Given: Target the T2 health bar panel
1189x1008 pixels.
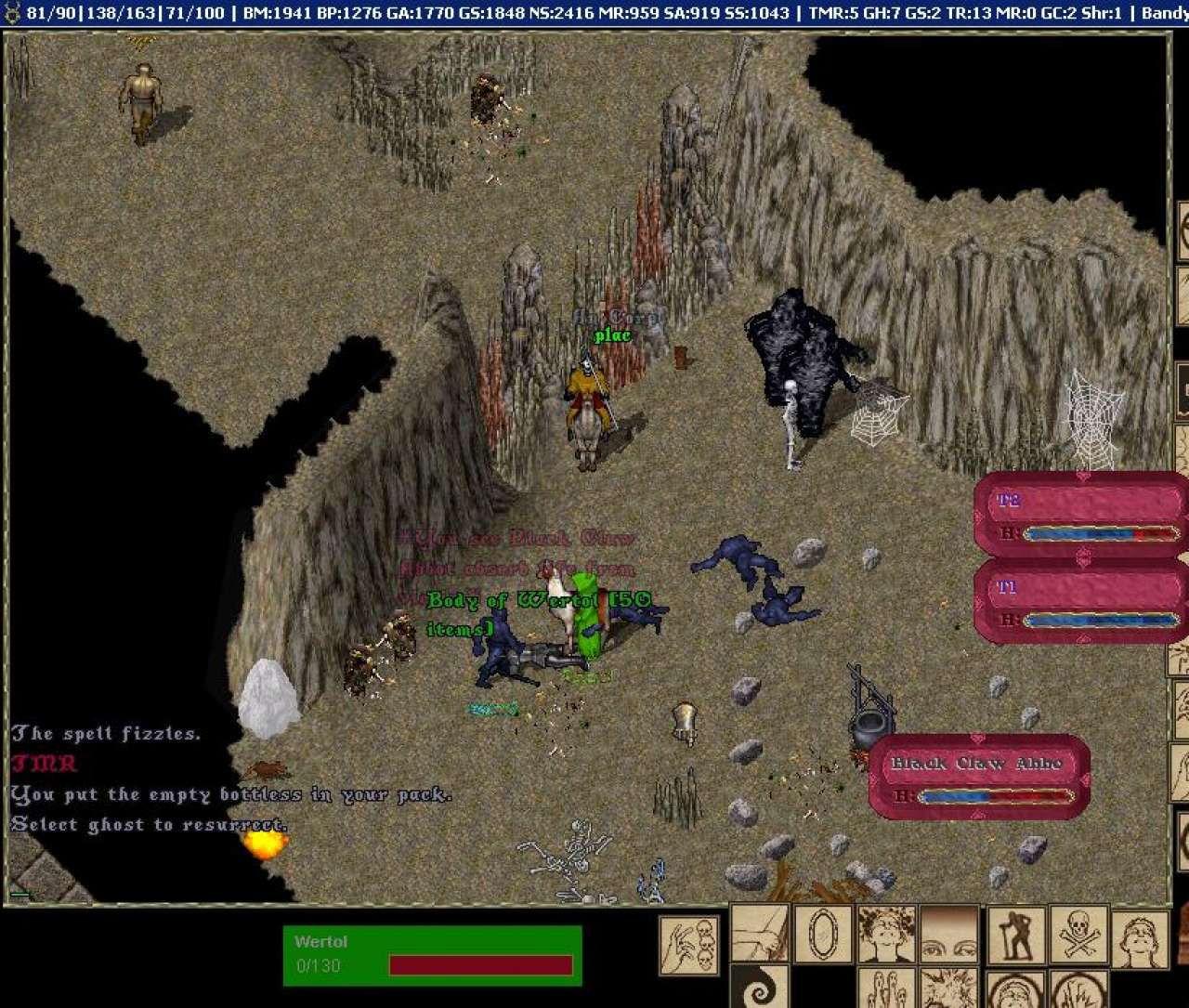Looking at the screenshot, I should click(1081, 516).
